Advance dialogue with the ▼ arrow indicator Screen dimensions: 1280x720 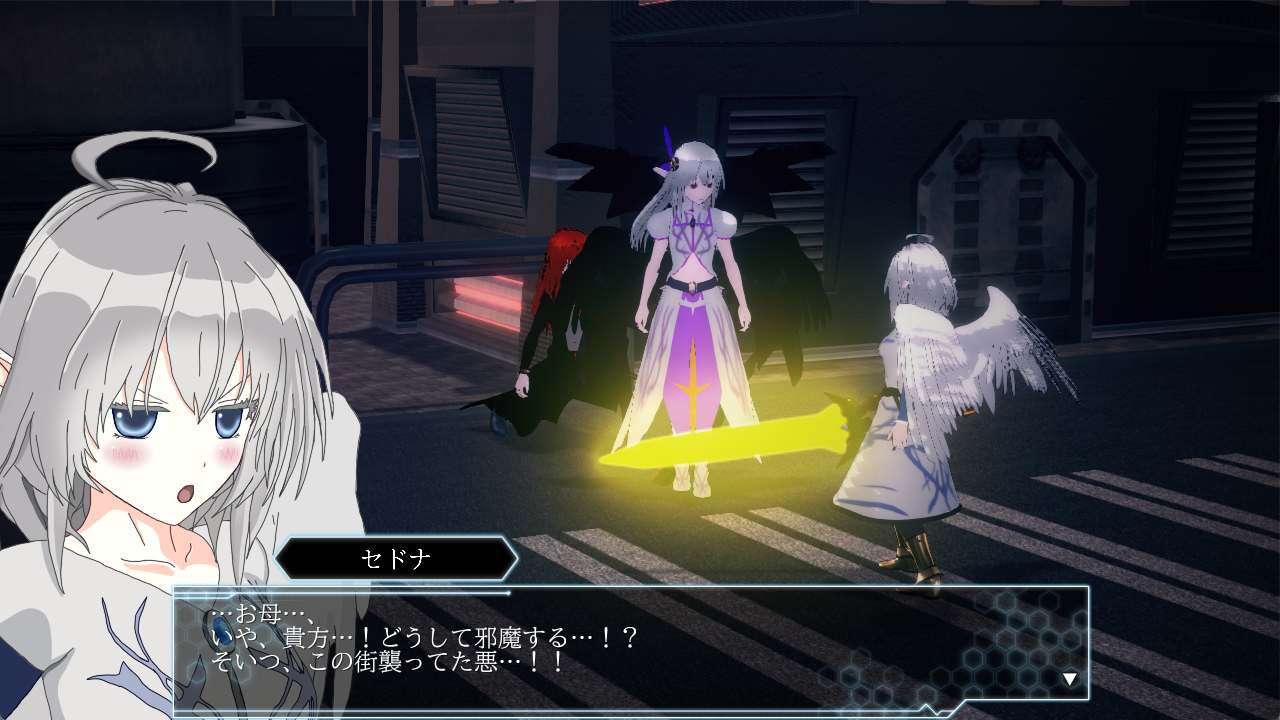pos(1070,677)
